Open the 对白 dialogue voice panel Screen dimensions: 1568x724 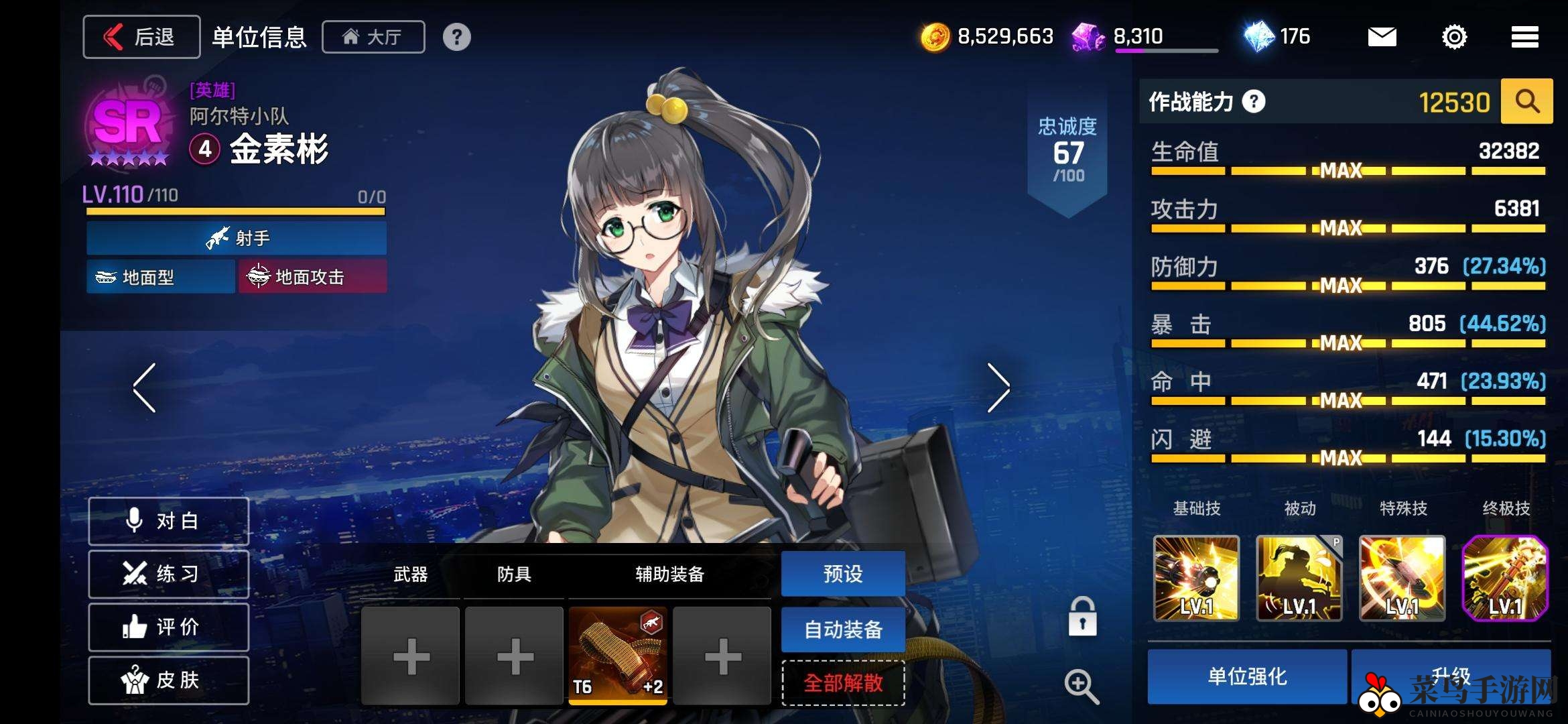click(168, 520)
